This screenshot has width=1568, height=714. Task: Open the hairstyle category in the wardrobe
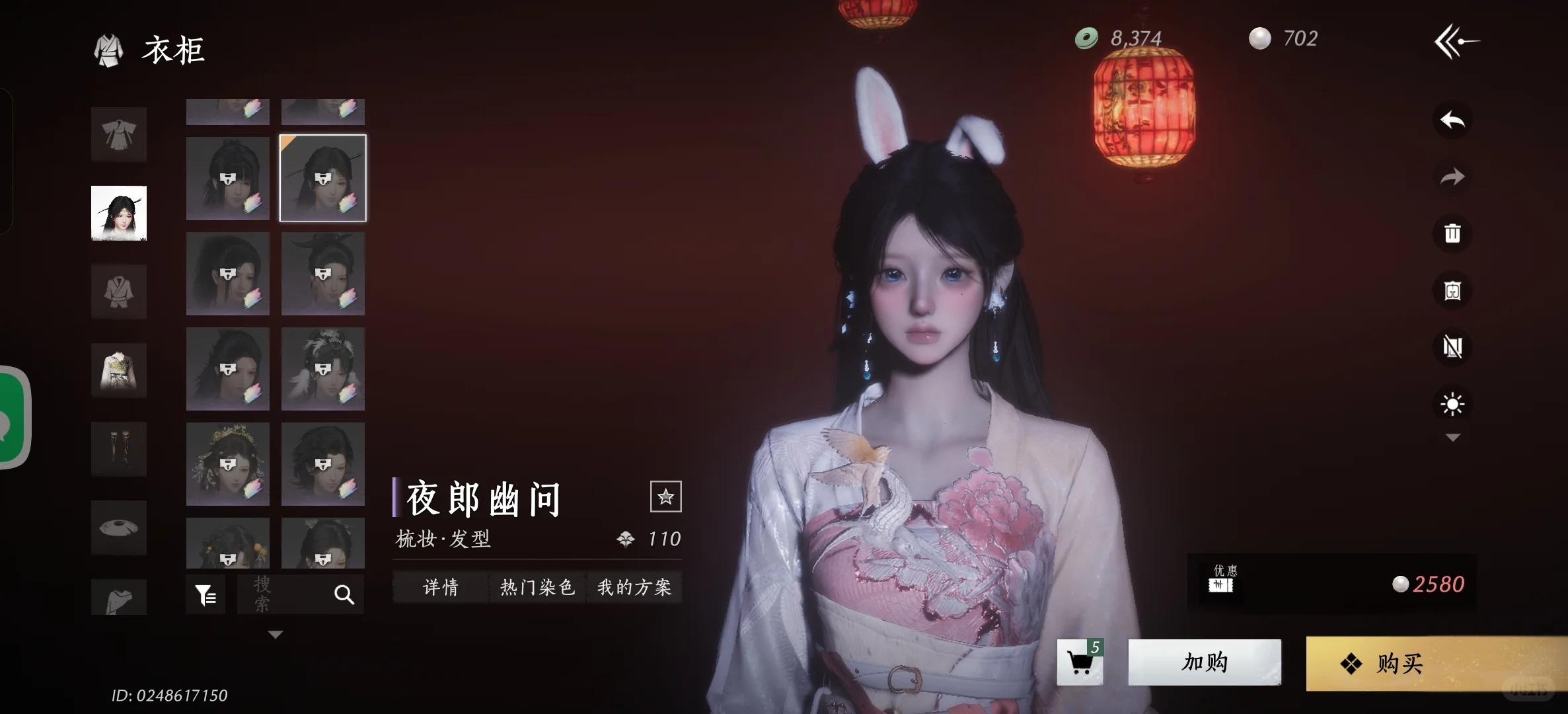(119, 213)
